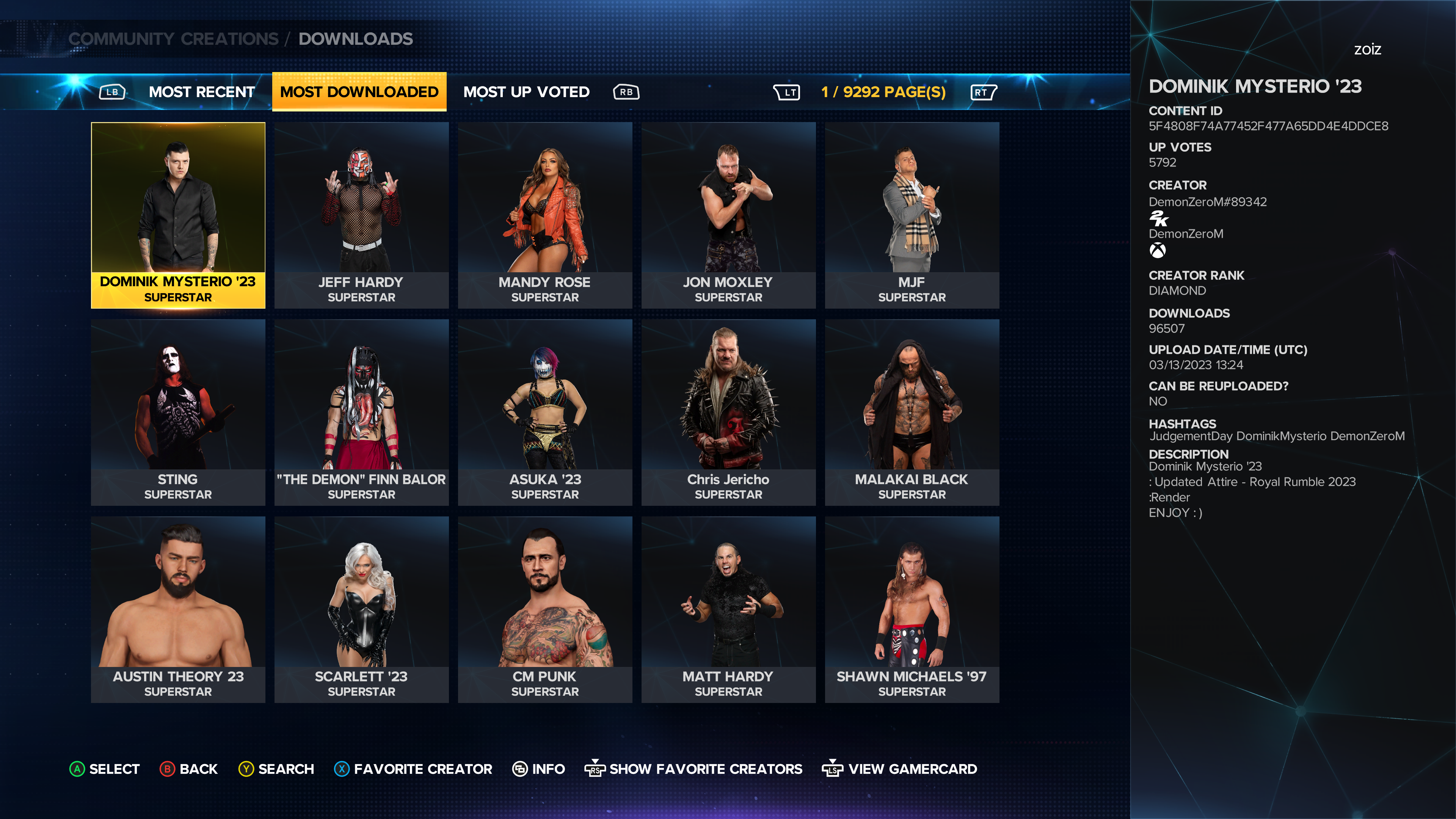Open the Matt Hardy superstar tile
The height and width of the screenshot is (819, 1456).
(x=728, y=609)
